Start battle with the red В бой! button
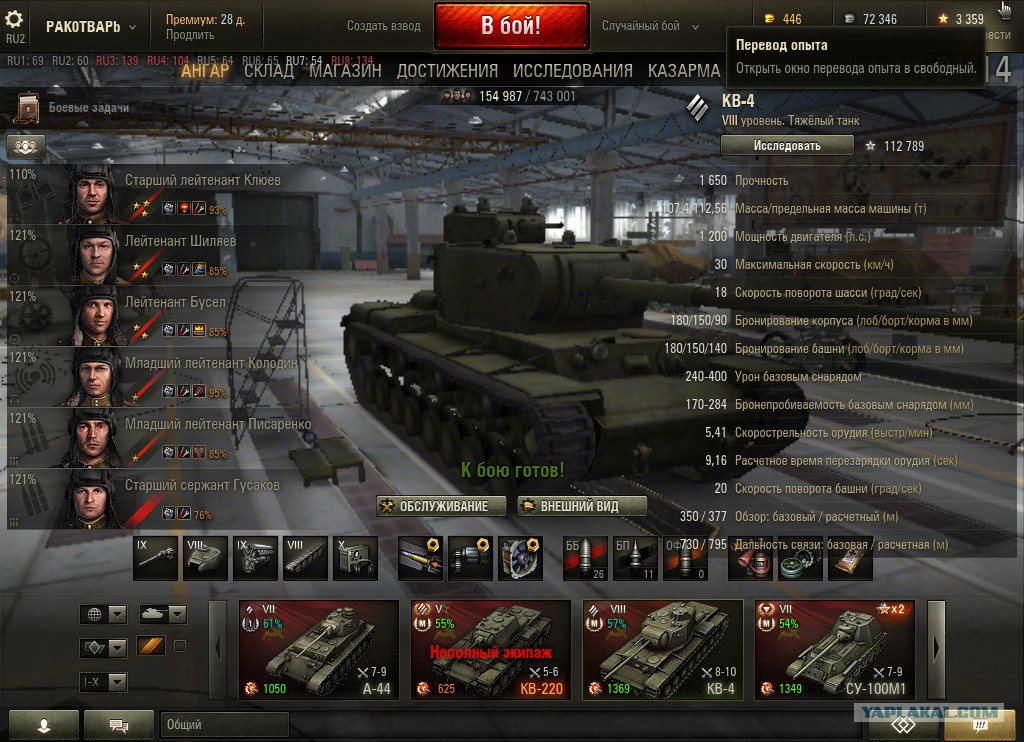The height and width of the screenshot is (742, 1024). (510, 26)
